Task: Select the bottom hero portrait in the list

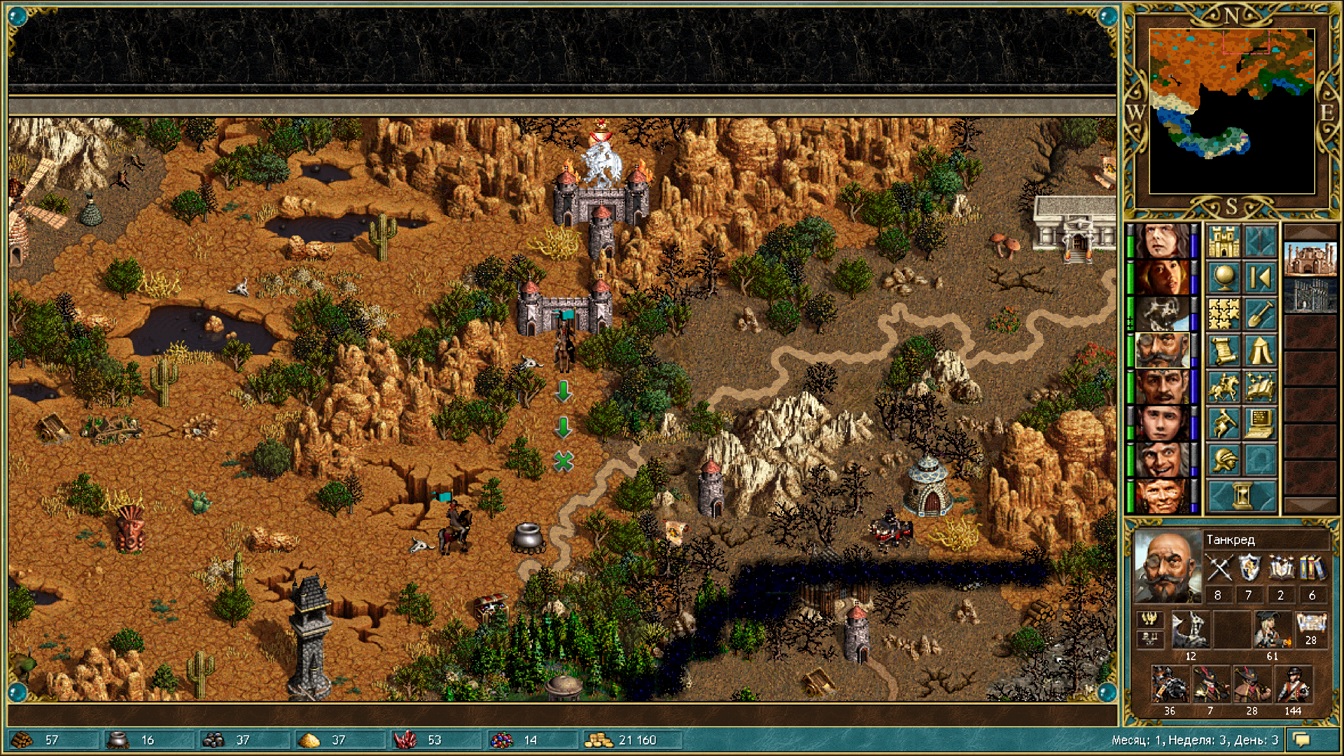Action: pyautogui.click(x=1163, y=496)
